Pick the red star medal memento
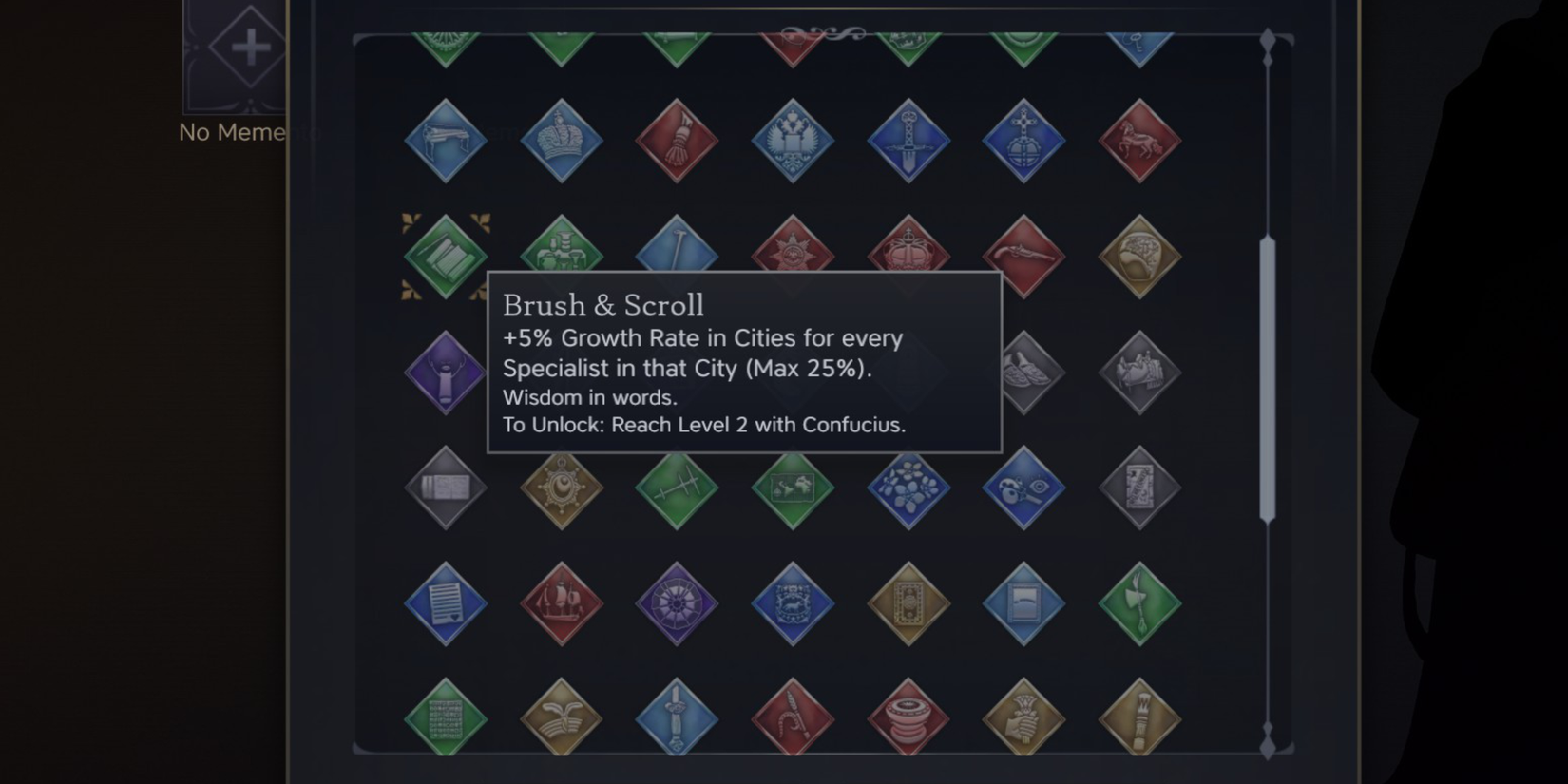The height and width of the screenshot is (784, 1568). 794,252
